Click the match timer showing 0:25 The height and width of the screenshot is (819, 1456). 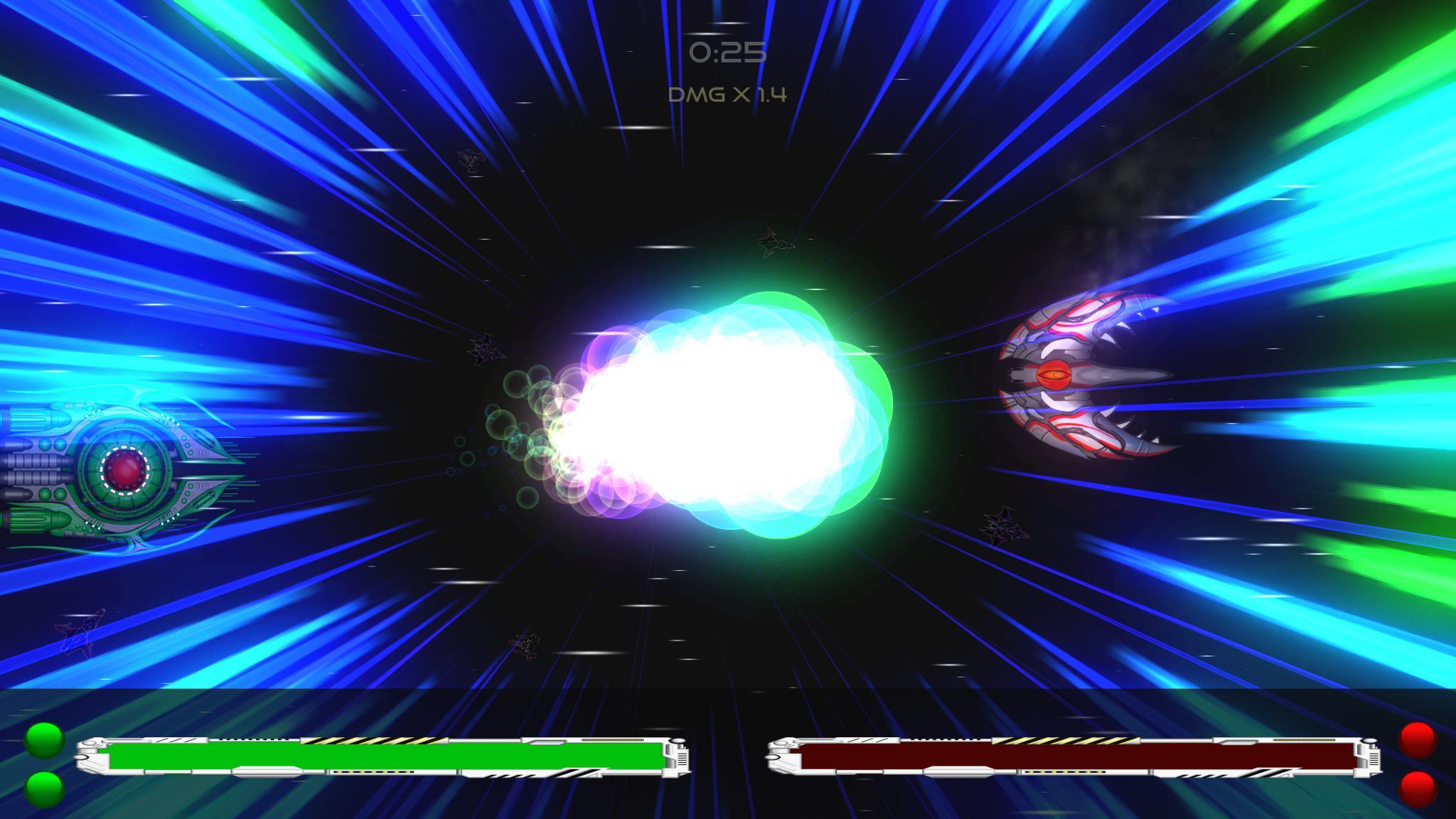[727, 51]
